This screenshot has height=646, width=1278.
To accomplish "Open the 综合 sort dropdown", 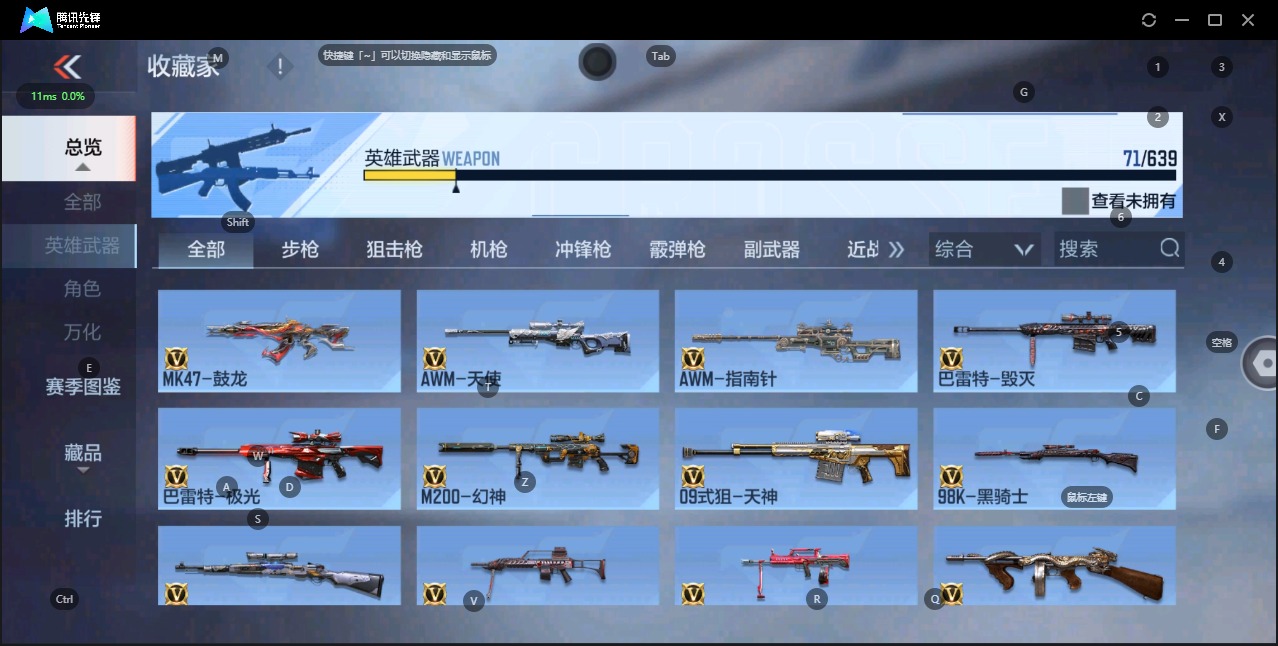I will coord(984,249).
